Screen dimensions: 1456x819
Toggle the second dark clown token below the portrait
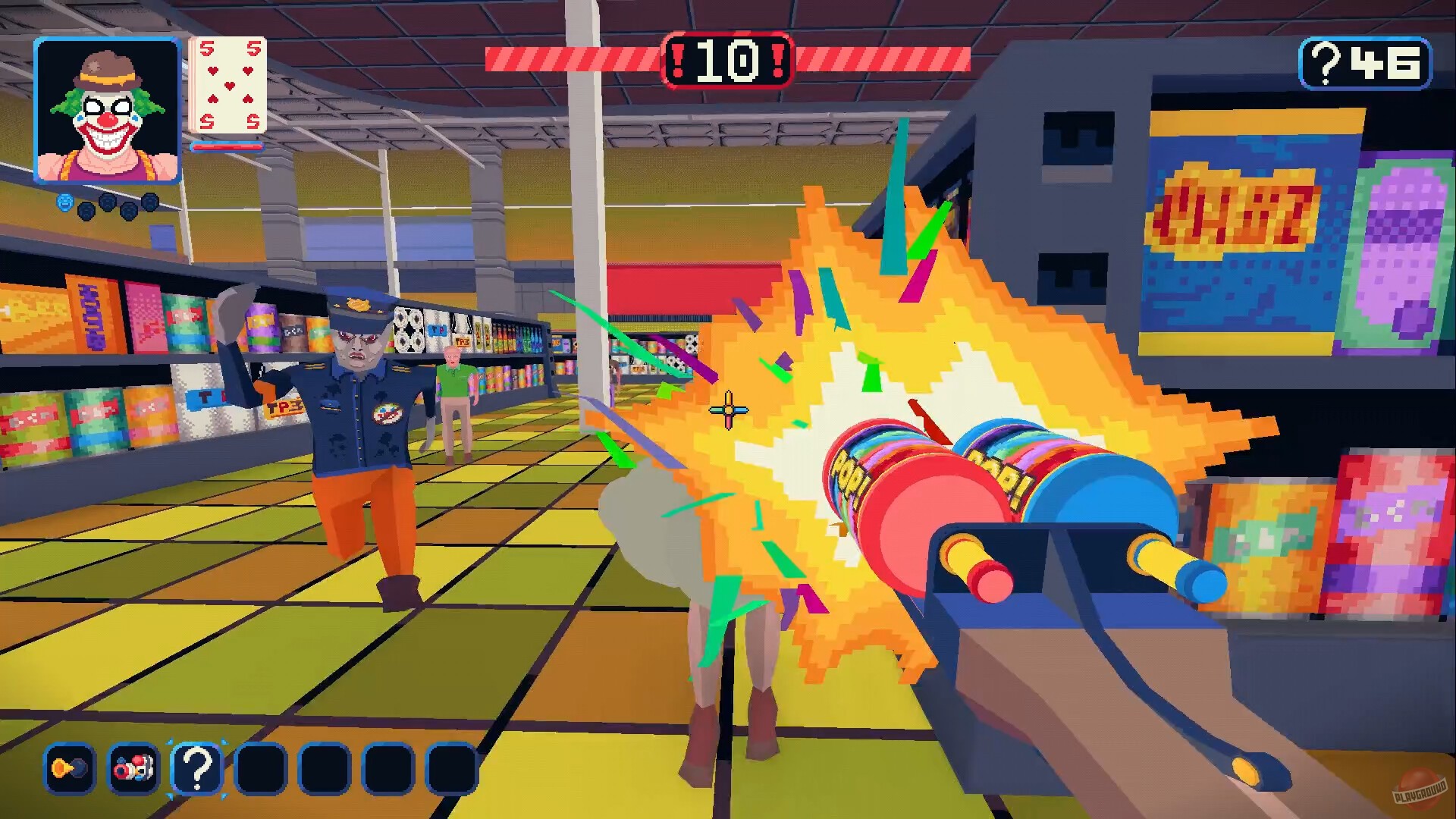tap(108, 202)
